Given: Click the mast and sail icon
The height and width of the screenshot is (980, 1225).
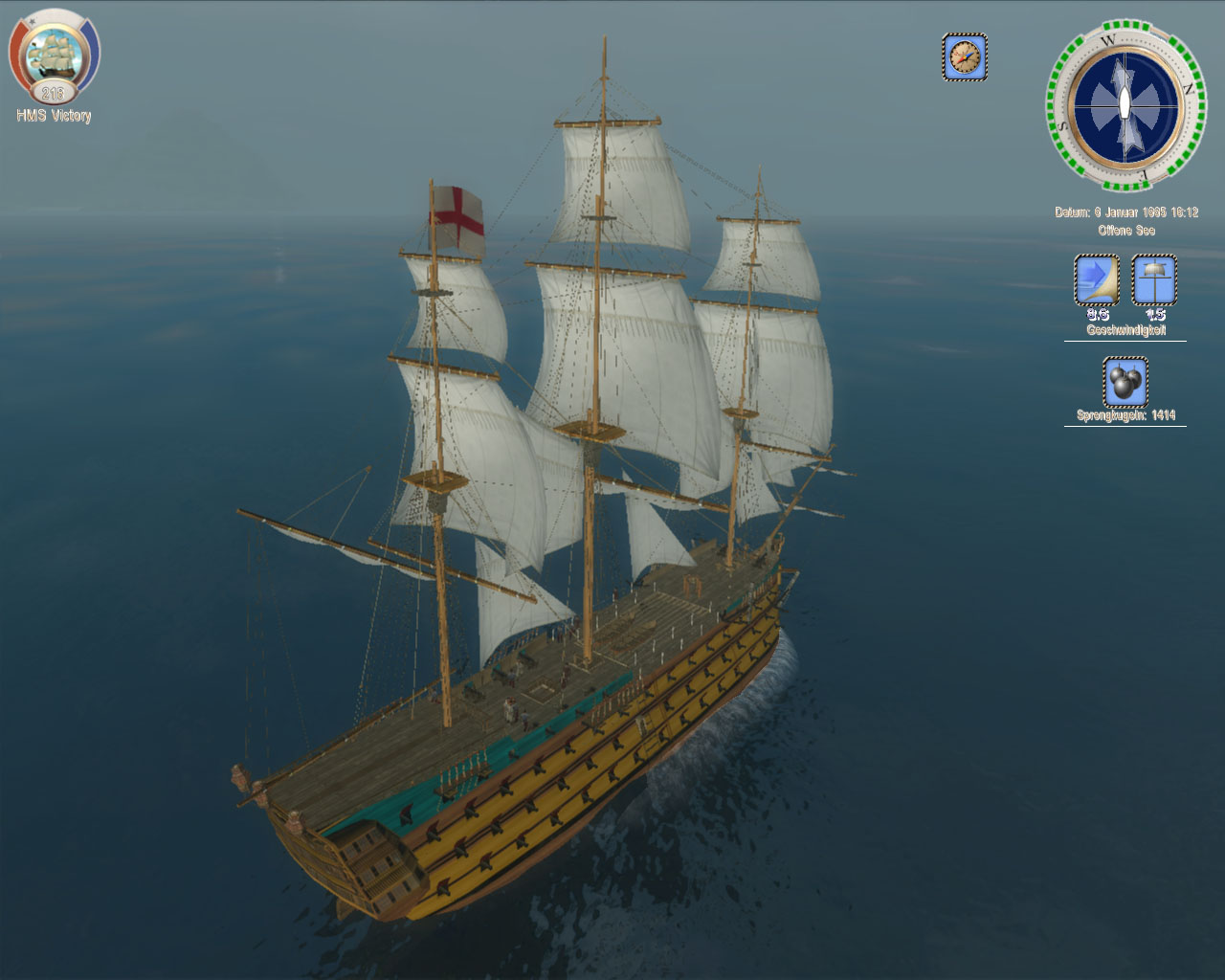Looking at the screenshot, I should [x=1154, y=279].
